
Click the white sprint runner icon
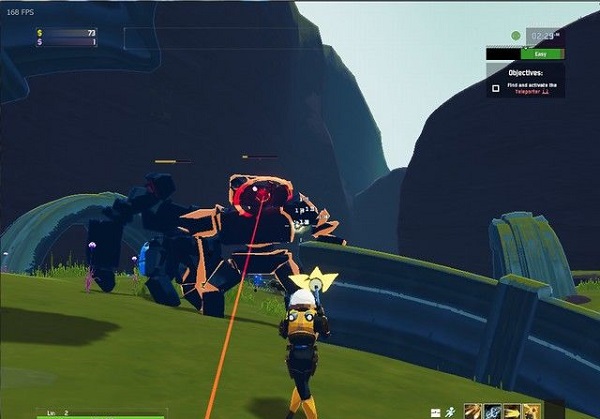pyautogui.click(x=452, y=410)
